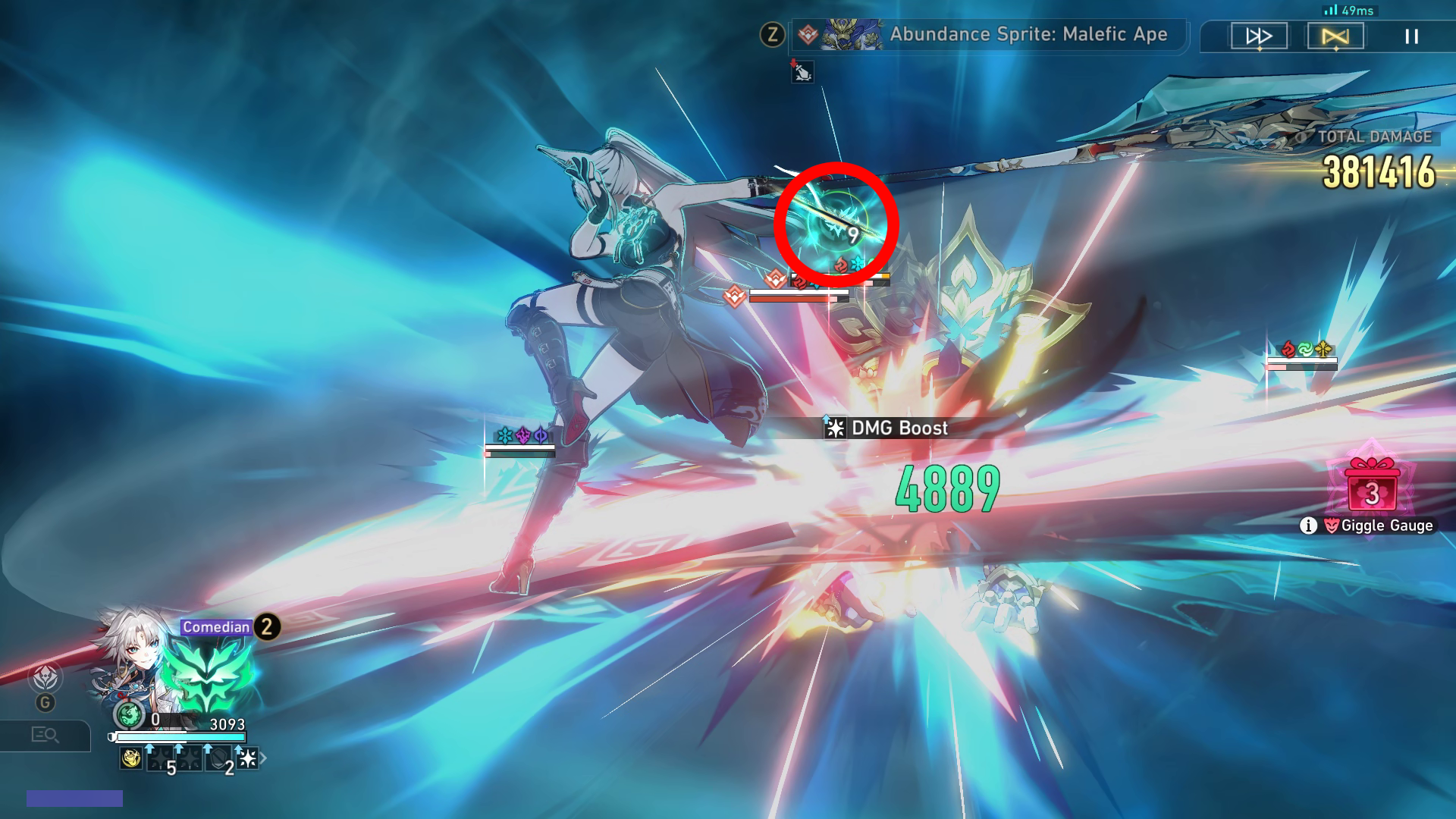Open the battle log magnifier icon
The image size is (1456, 819).
45,735
